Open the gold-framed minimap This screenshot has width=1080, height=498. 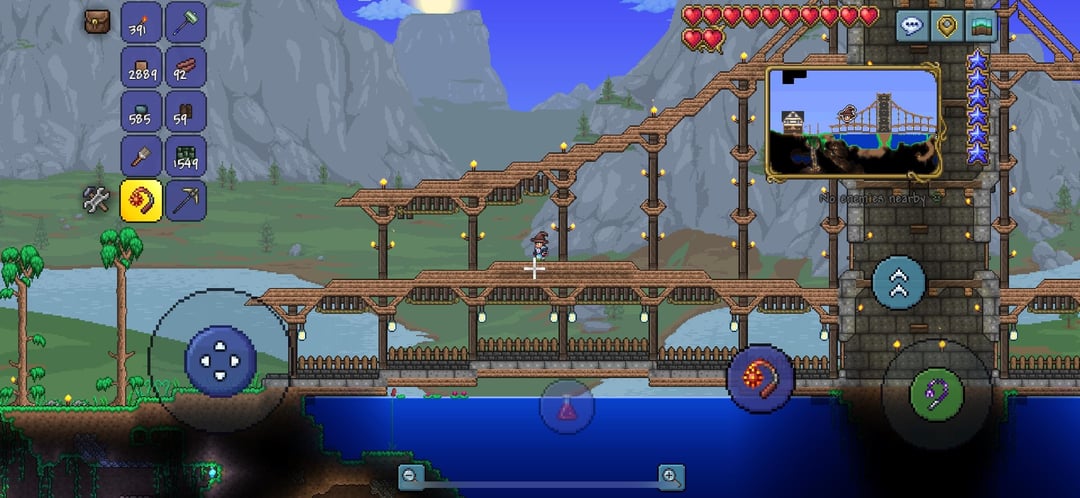853,122
